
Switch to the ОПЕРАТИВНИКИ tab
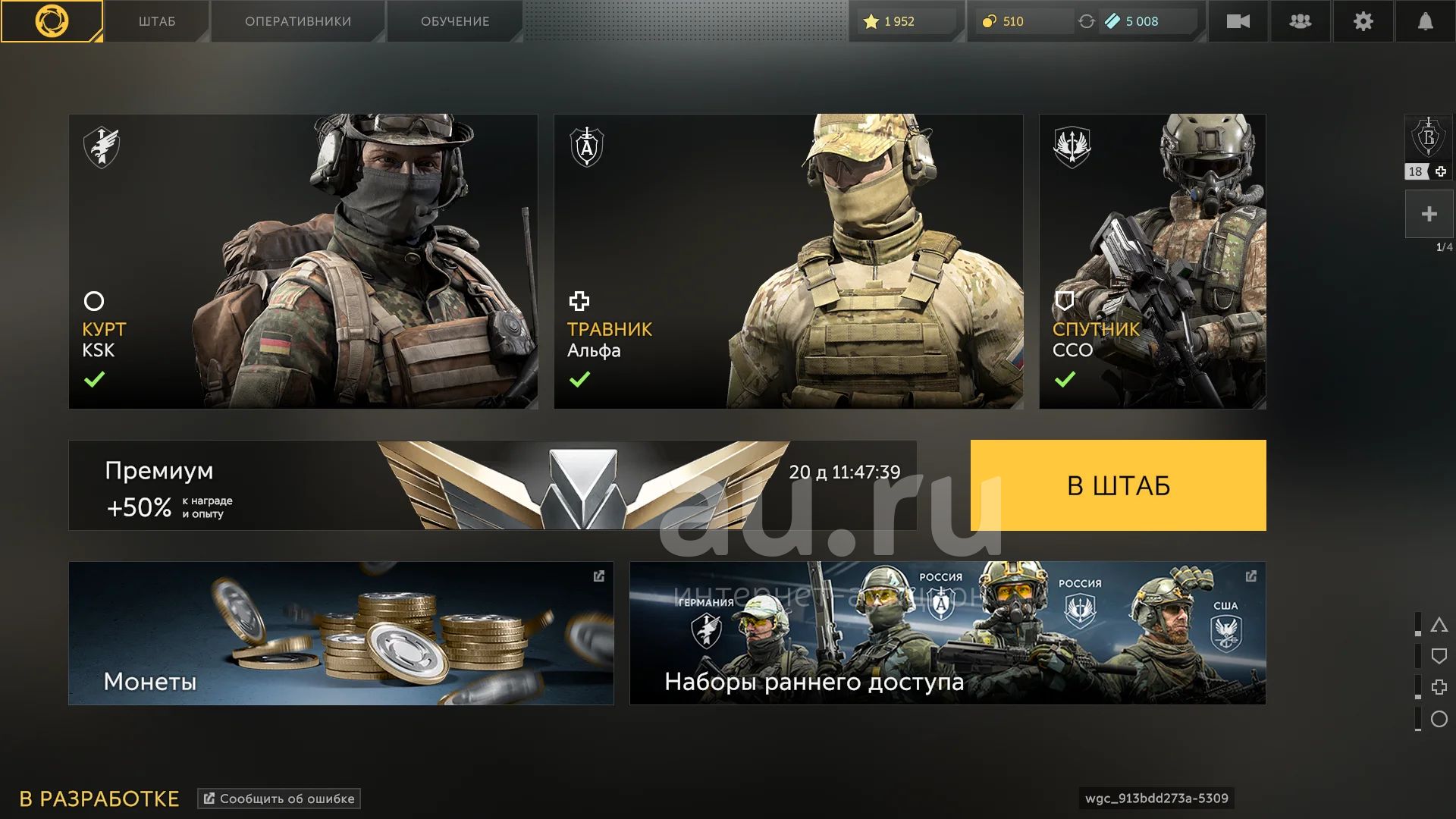tap(298, 21)
